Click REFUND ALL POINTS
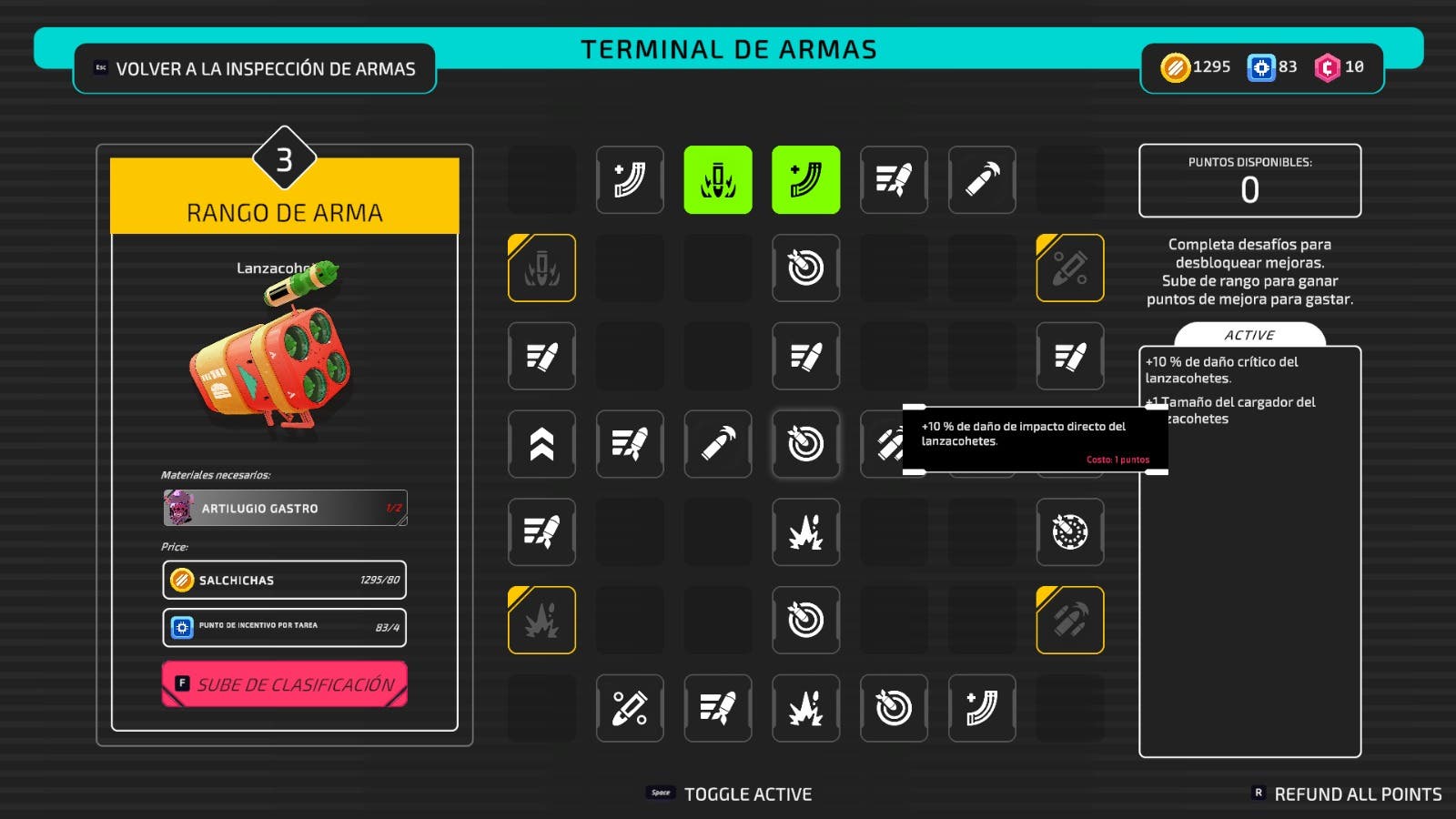1456x819 pixels. tap(1354, 793)
